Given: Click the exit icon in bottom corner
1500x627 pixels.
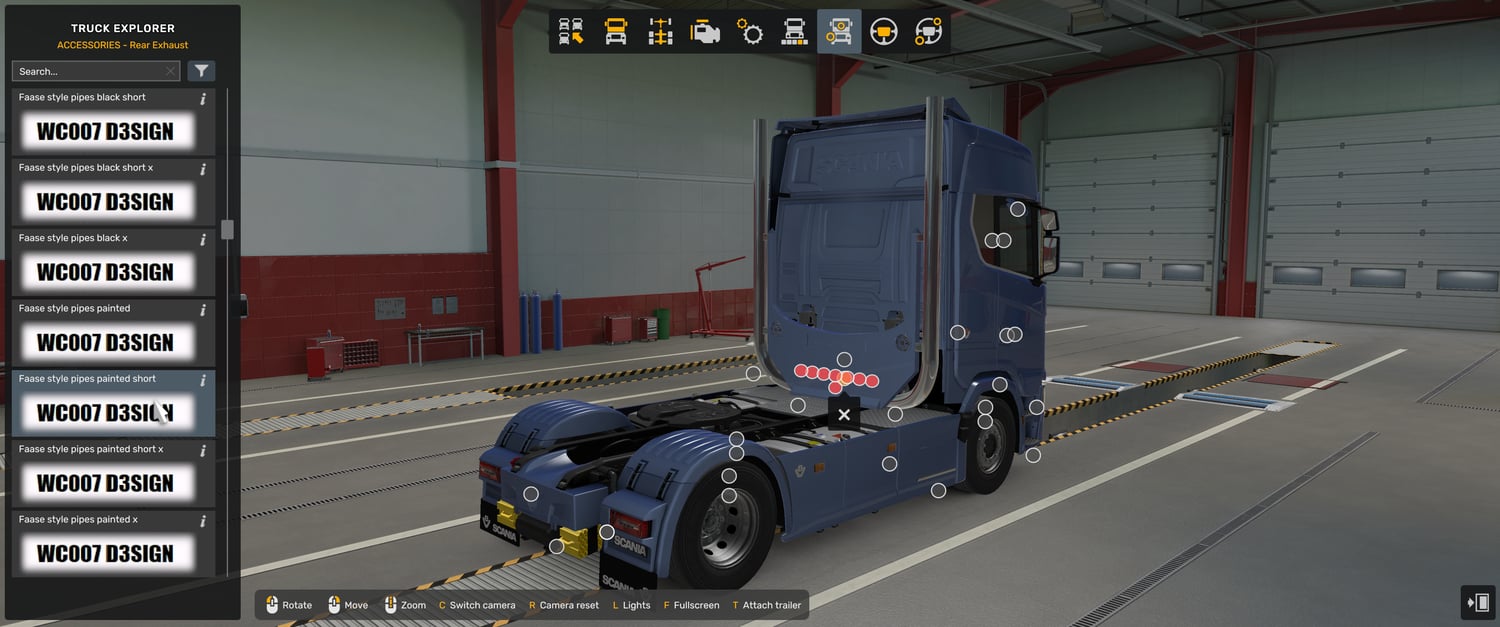Looking at the screenshot, I should [1477, 602].
